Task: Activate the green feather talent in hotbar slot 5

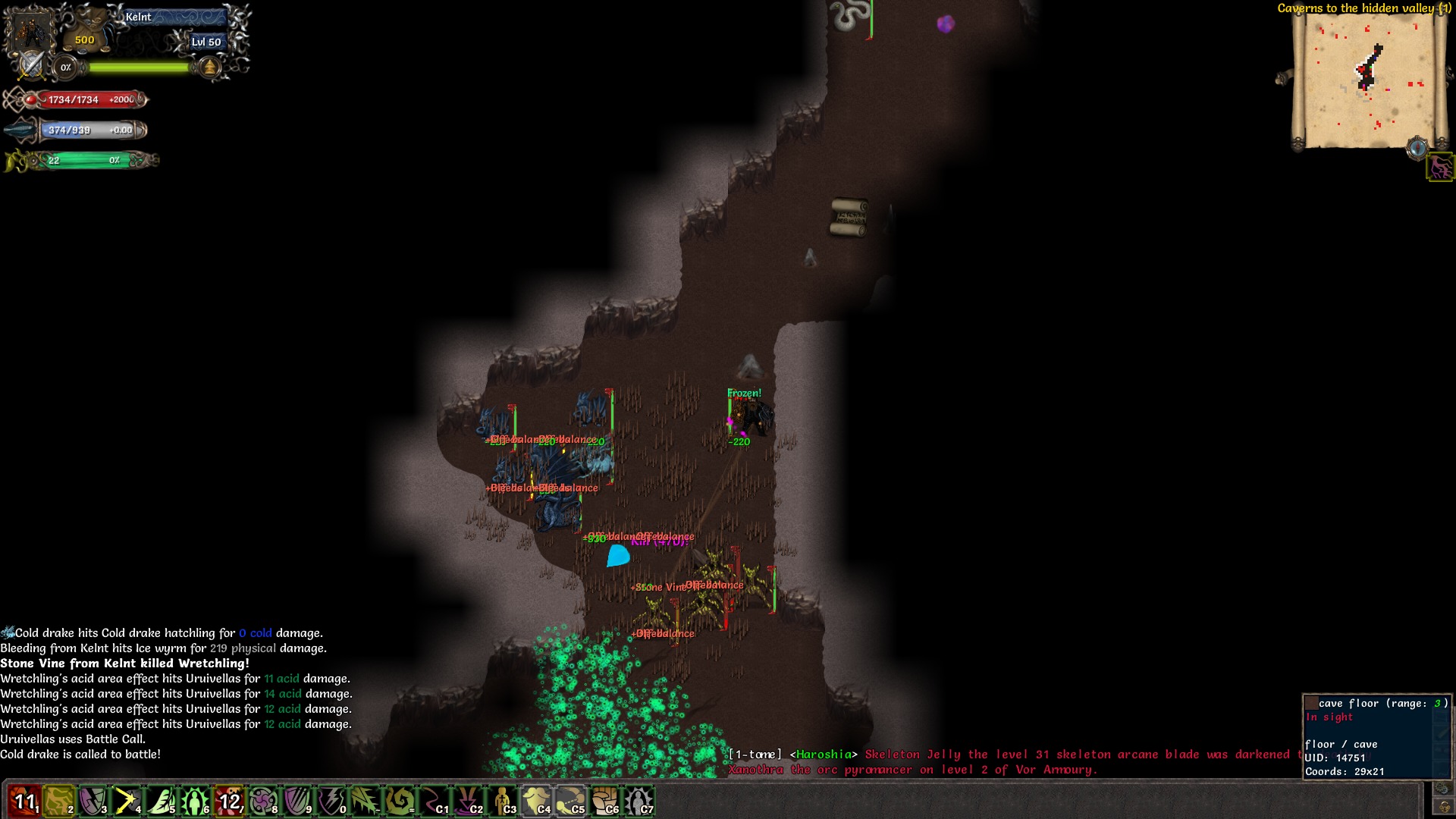Action: pos(161,800)
